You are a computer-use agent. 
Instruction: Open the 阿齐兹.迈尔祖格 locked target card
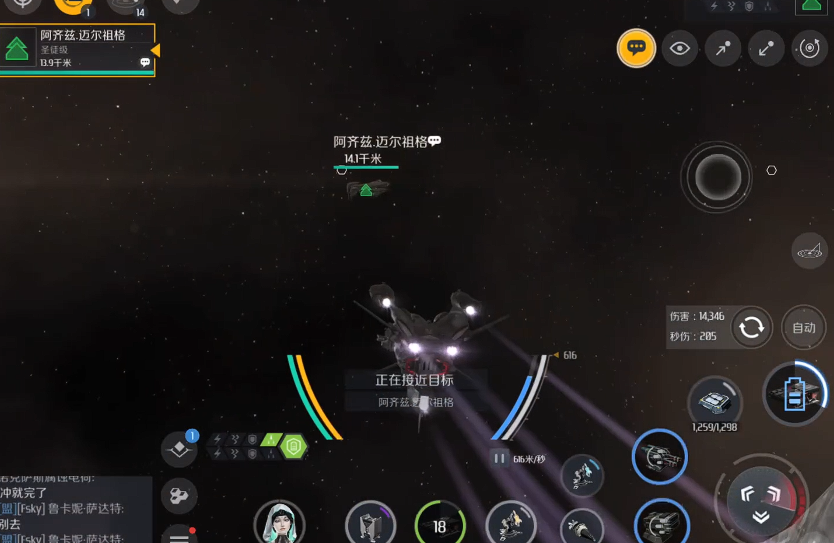[78, 49]
